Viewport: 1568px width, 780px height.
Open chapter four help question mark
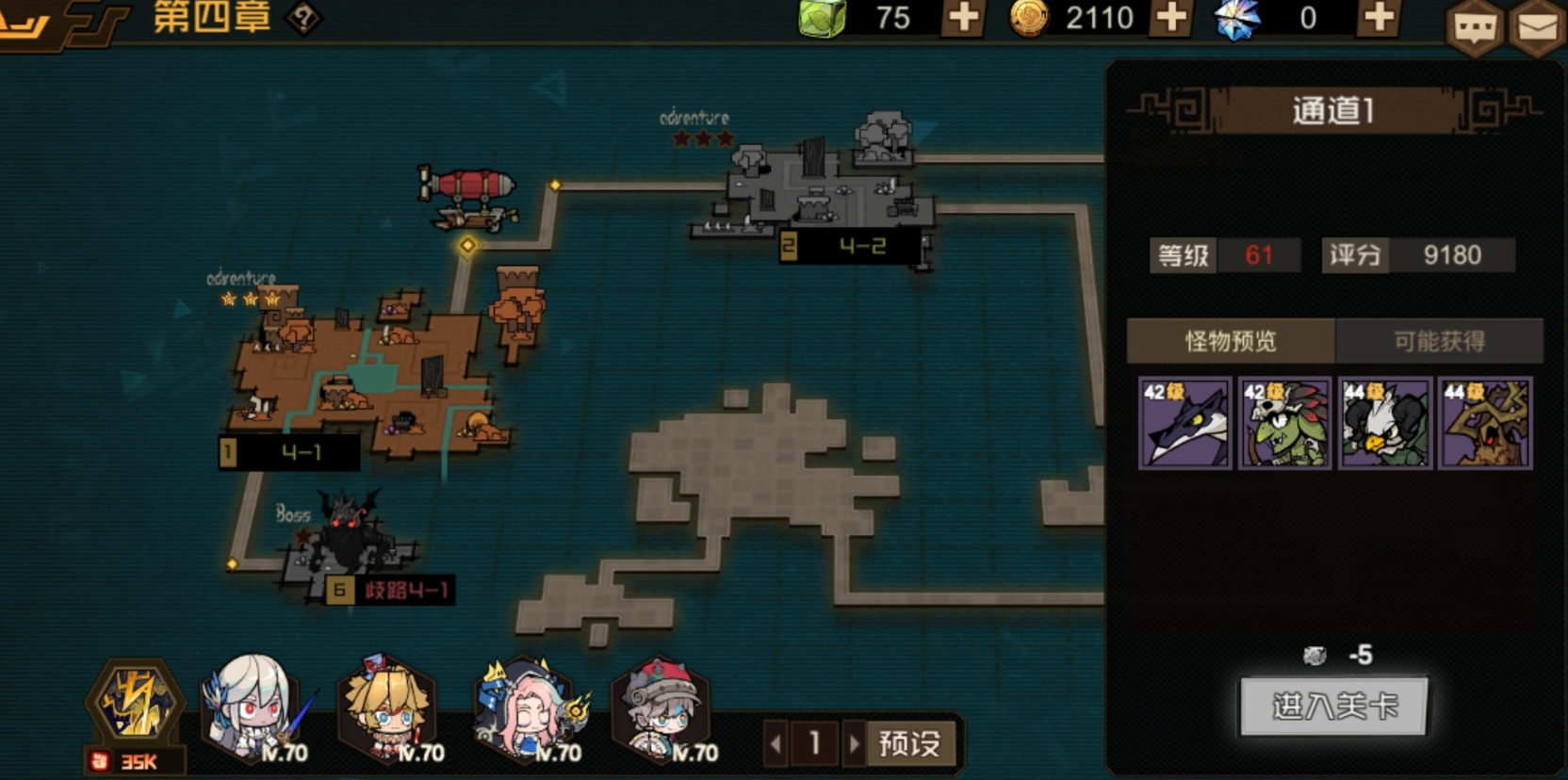(x=303, y=18)
